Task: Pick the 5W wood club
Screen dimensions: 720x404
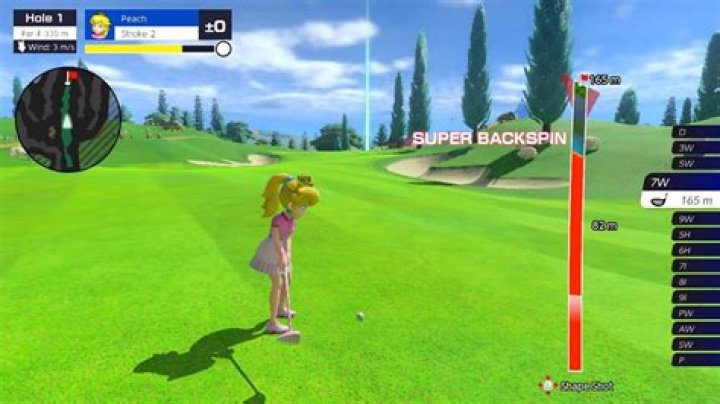Action: pos(697,162)
